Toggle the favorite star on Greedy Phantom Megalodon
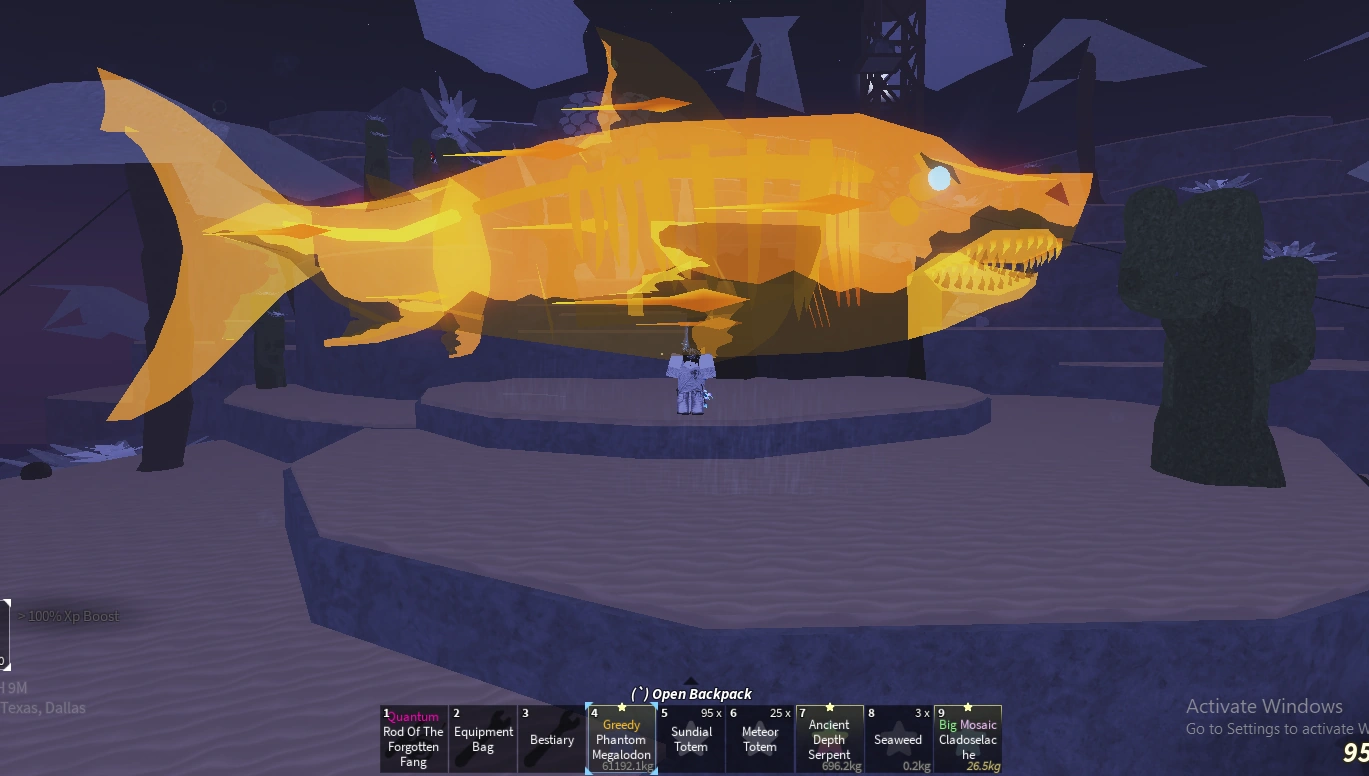Viewport: 1369px width, 776px height. click(622, 707)
